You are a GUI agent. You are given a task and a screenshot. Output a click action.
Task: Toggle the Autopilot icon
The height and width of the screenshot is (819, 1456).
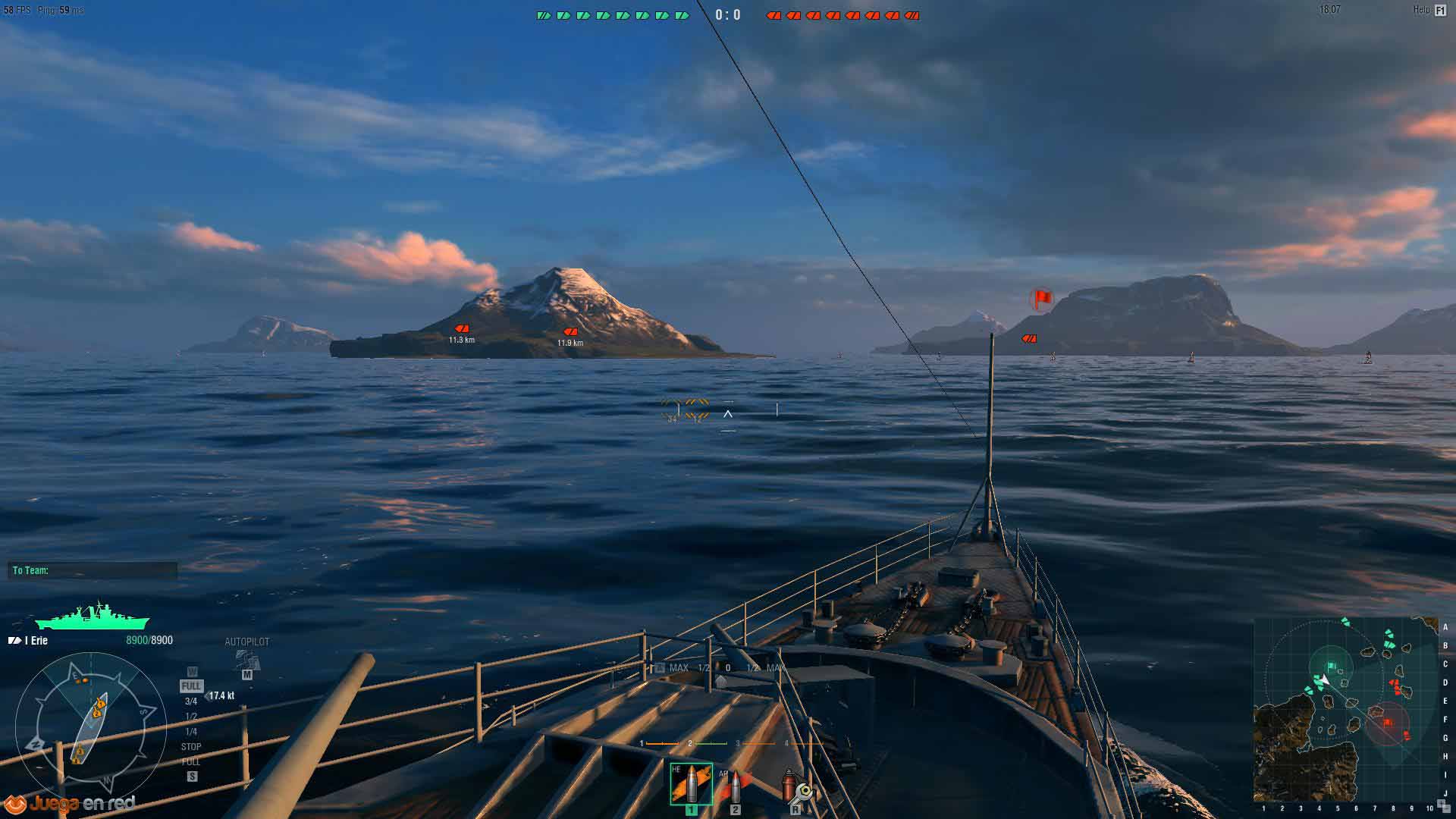tap(246, 660)
